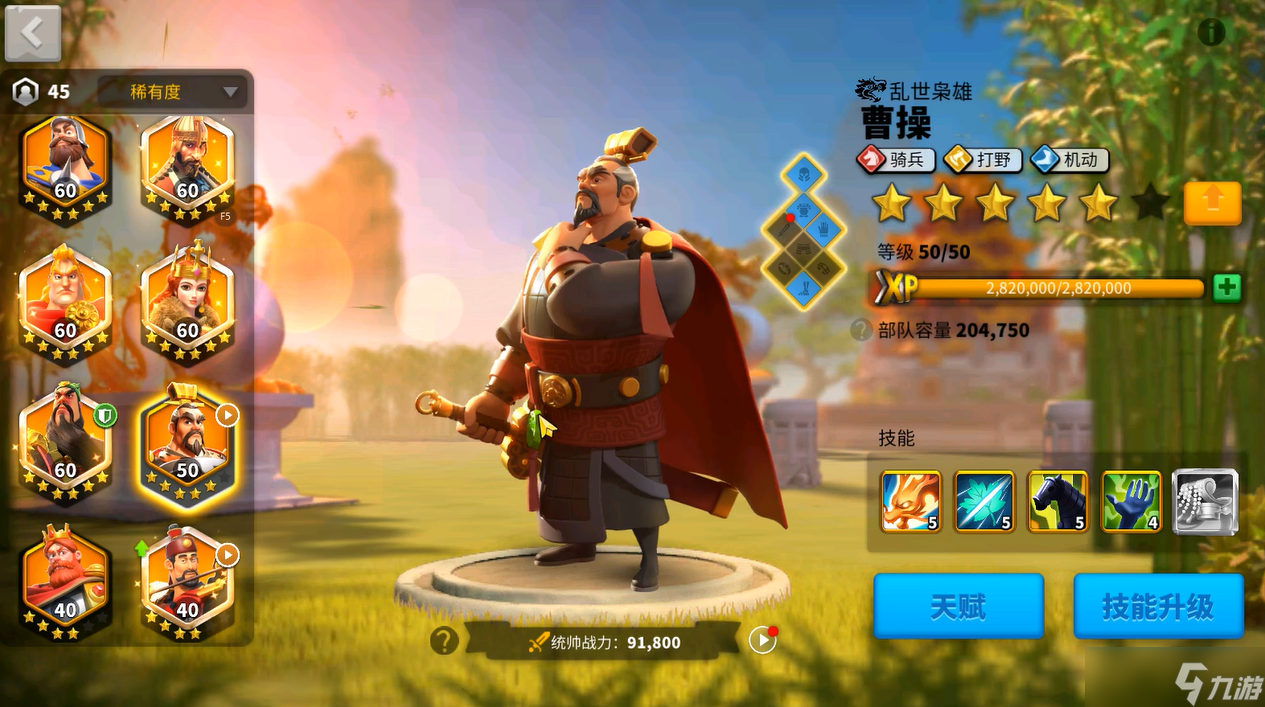Select the black horse skill icon
This screenshot has height=707, width=1265.
[x=1058, y=501]
